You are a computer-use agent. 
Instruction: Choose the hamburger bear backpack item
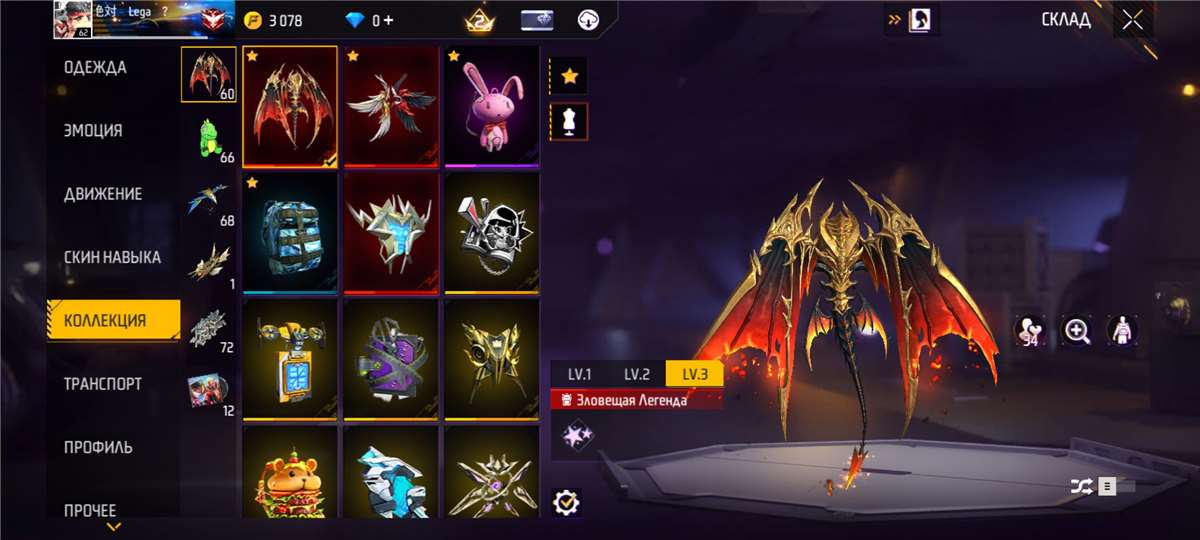pyautogui.click(x=290, y=475)
